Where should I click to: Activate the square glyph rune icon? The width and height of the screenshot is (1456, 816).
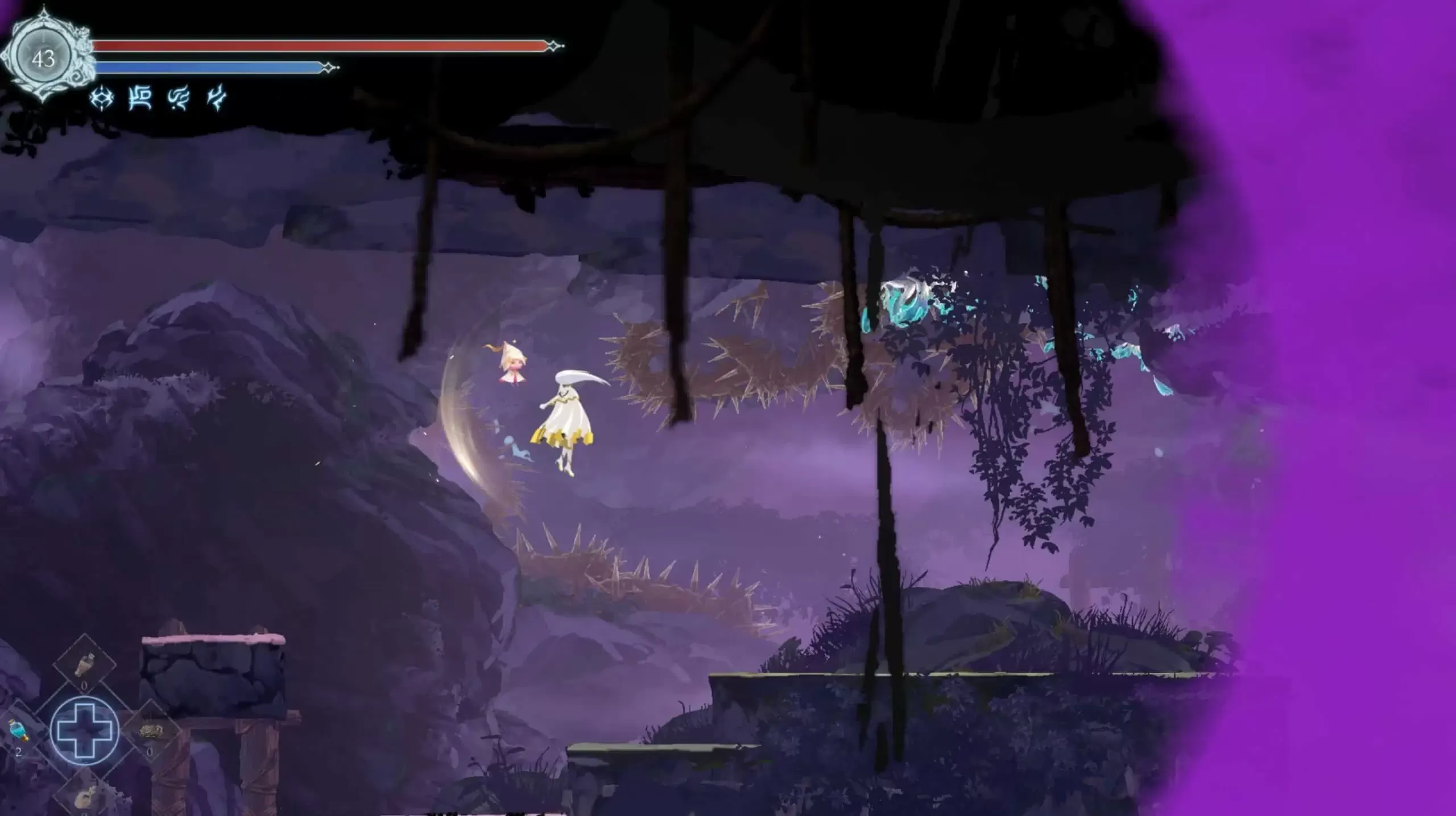click(140, 99)
